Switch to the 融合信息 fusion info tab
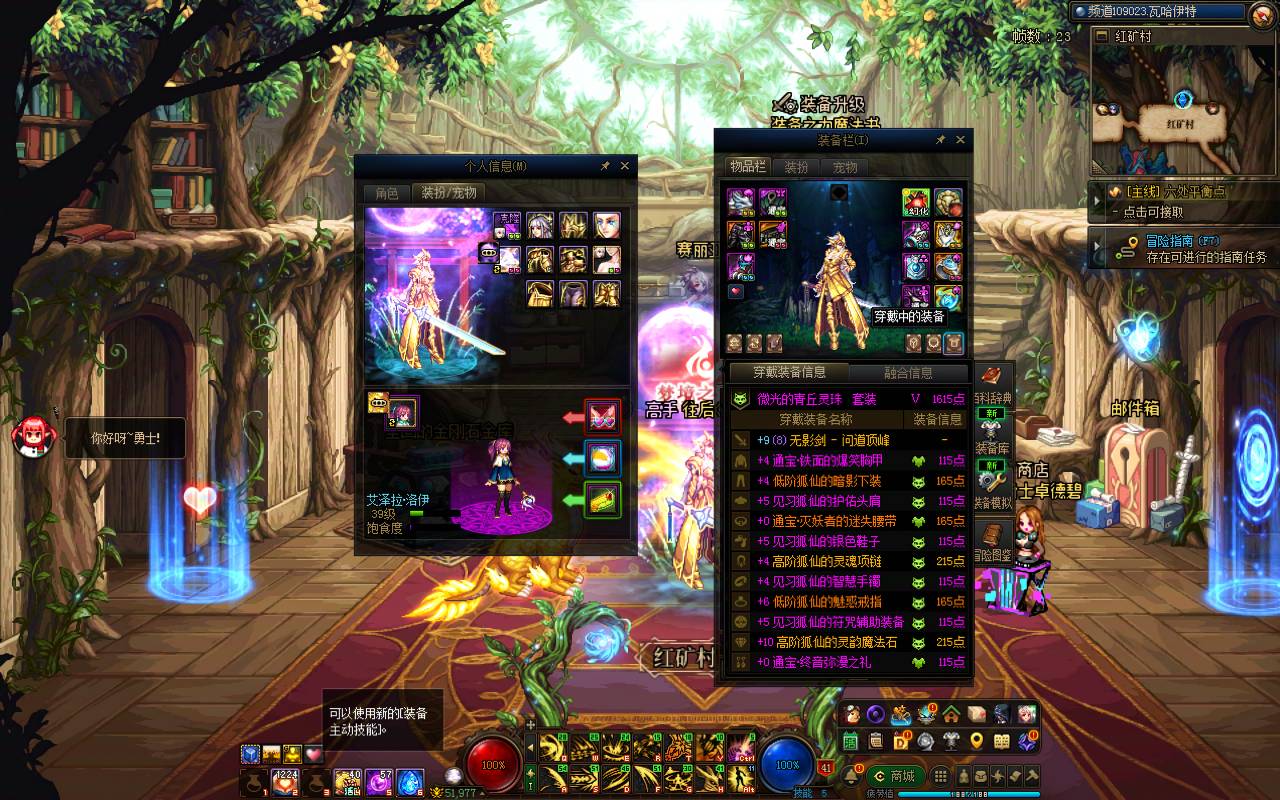The height and width of the screenshot is (800, 1280). point(908,373)
